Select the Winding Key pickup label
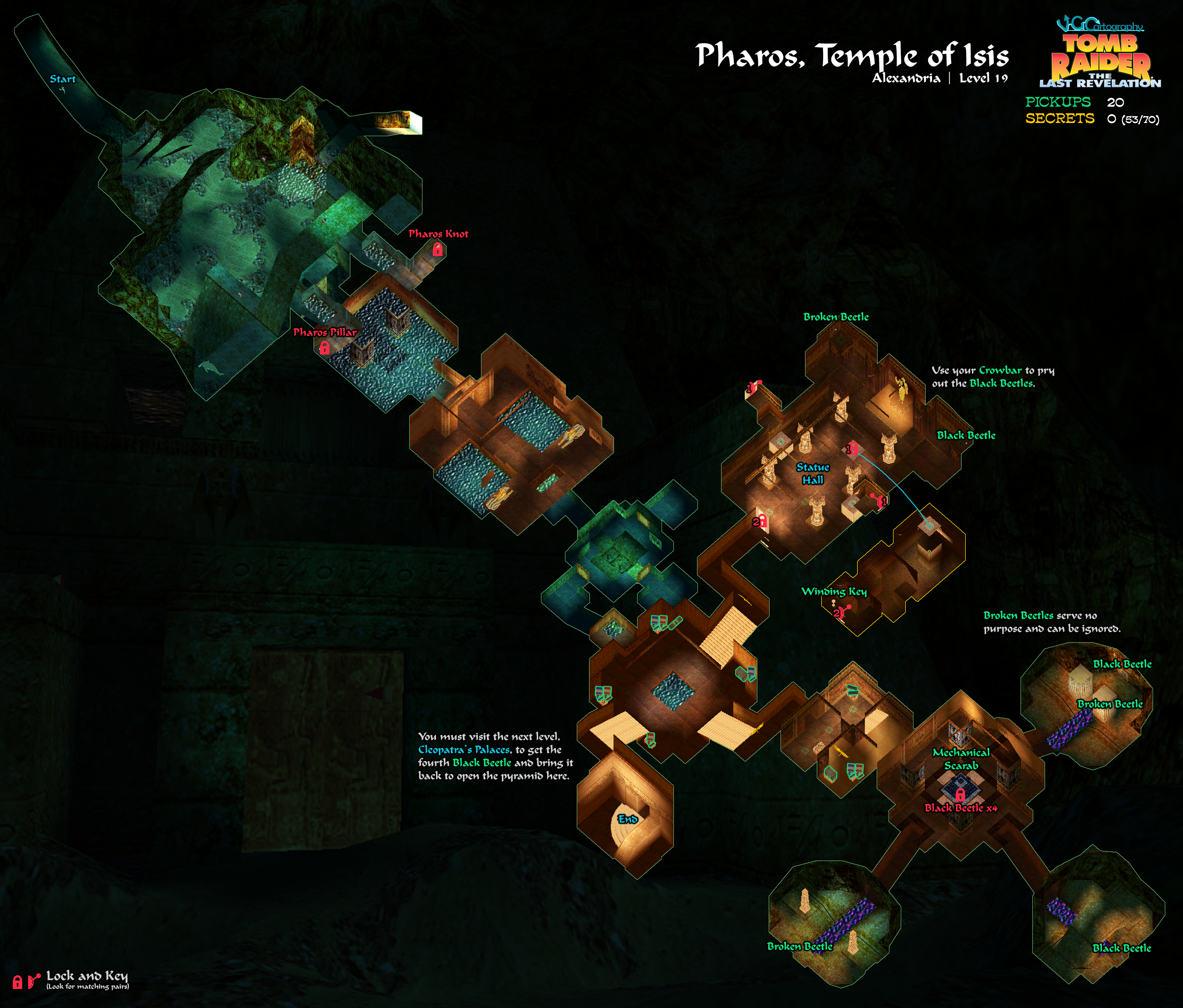The image size is (1183, 1008). [834, 592]
